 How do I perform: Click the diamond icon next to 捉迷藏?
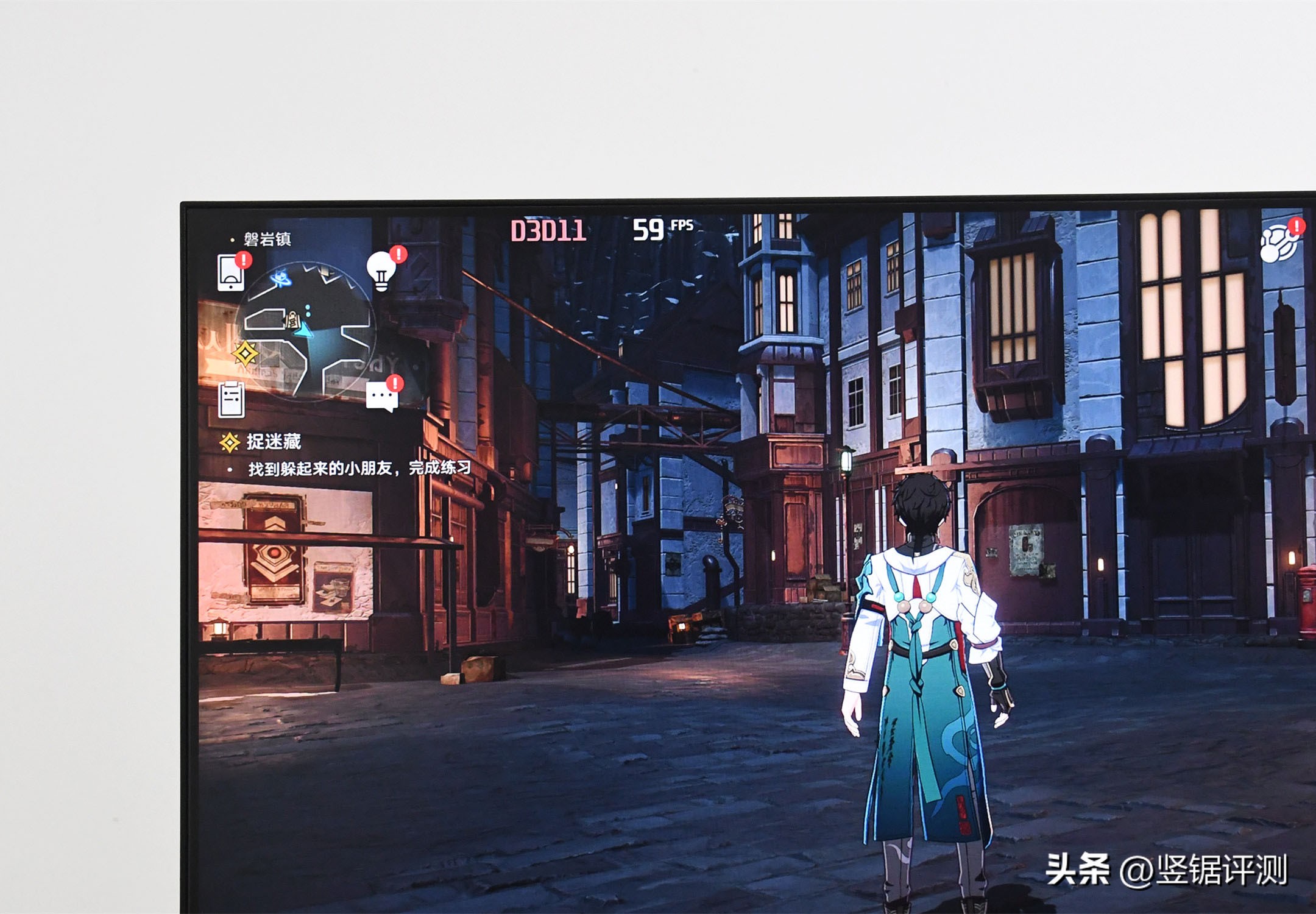coord(231,441)
